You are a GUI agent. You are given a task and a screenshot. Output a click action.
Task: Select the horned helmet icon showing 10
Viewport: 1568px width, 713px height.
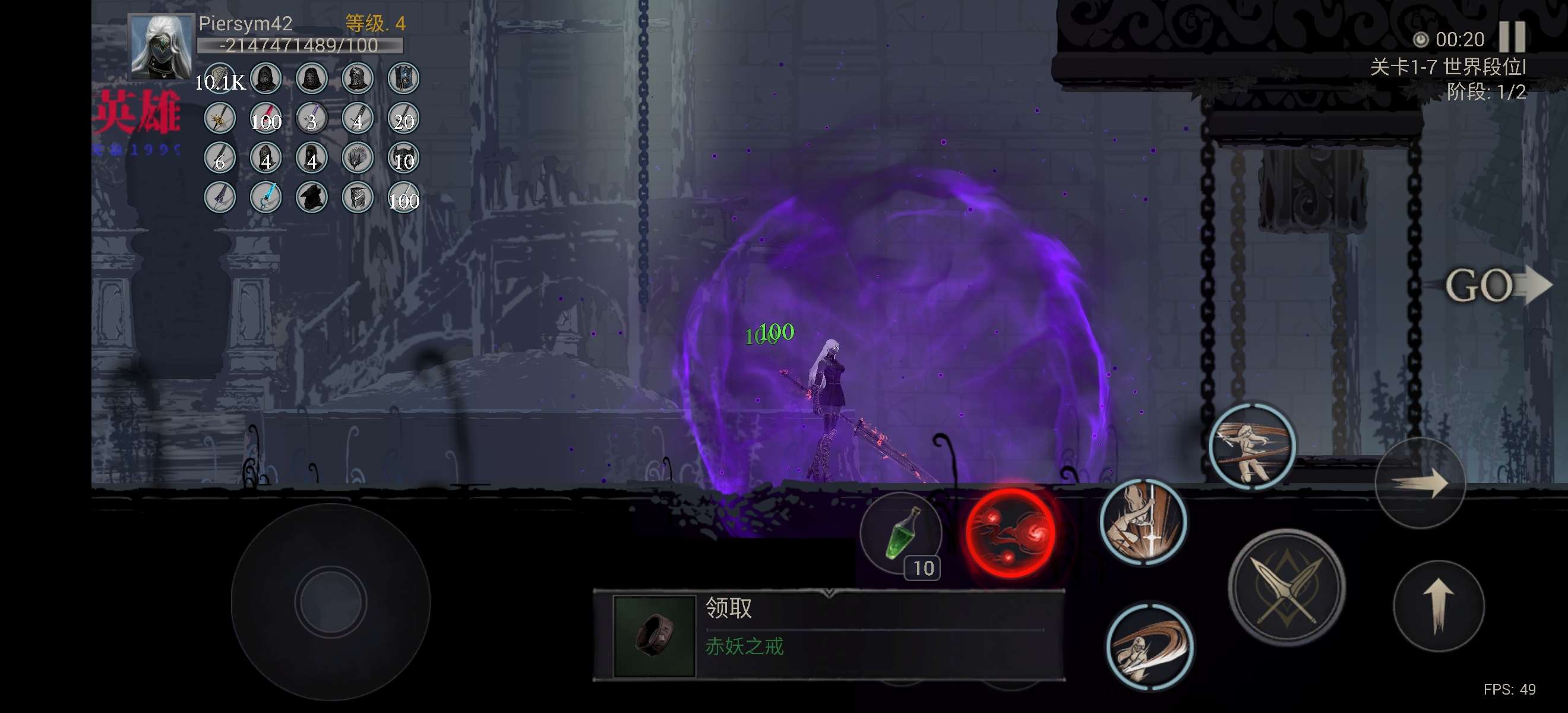click(x=403, y=157)
